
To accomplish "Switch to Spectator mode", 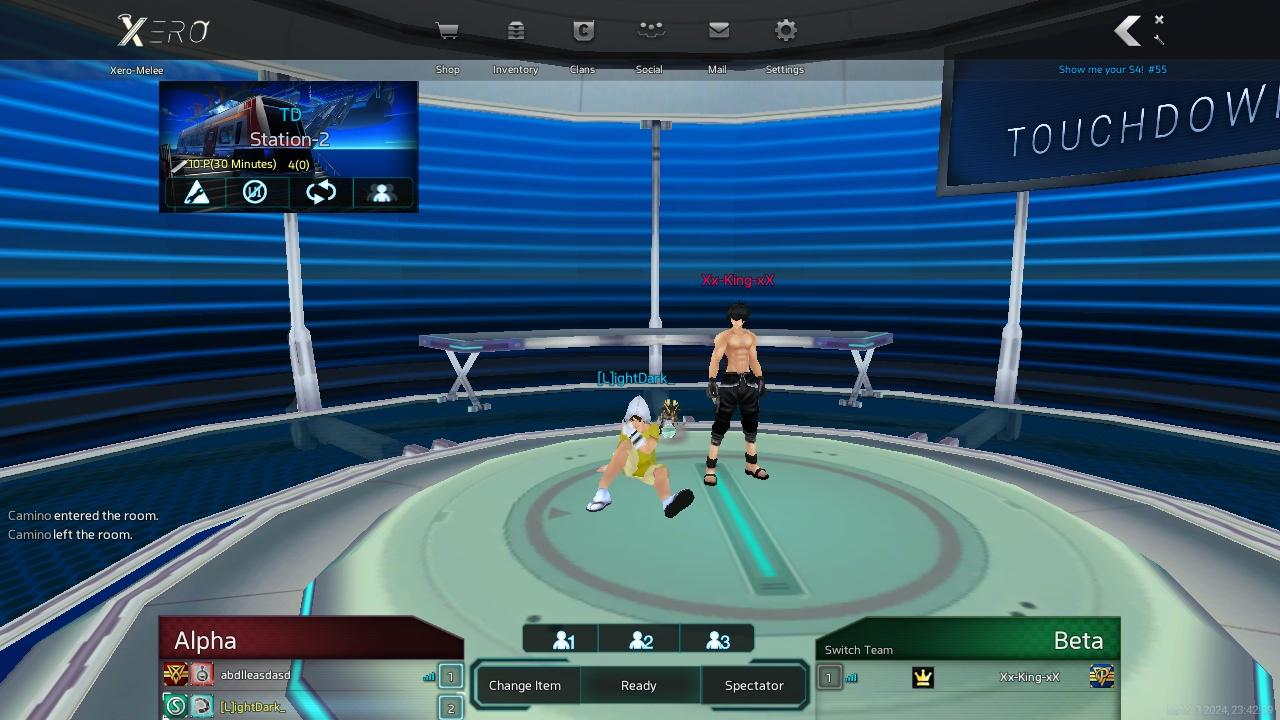I will (754, 685).
